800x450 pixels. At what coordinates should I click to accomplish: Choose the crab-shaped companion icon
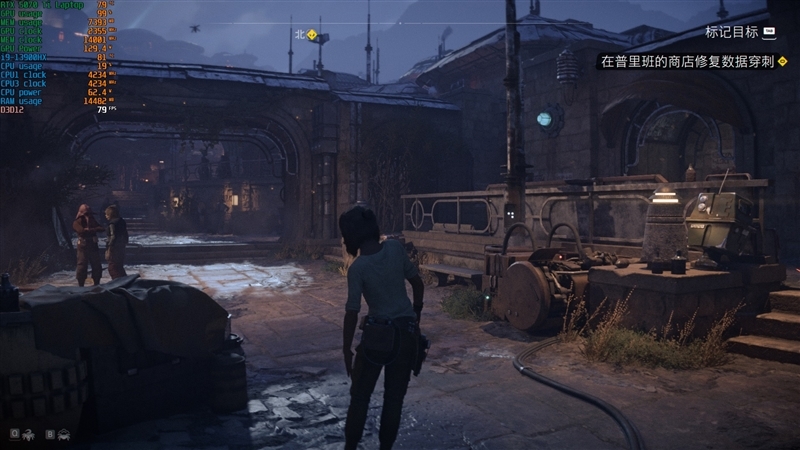[x=64, y=435]
